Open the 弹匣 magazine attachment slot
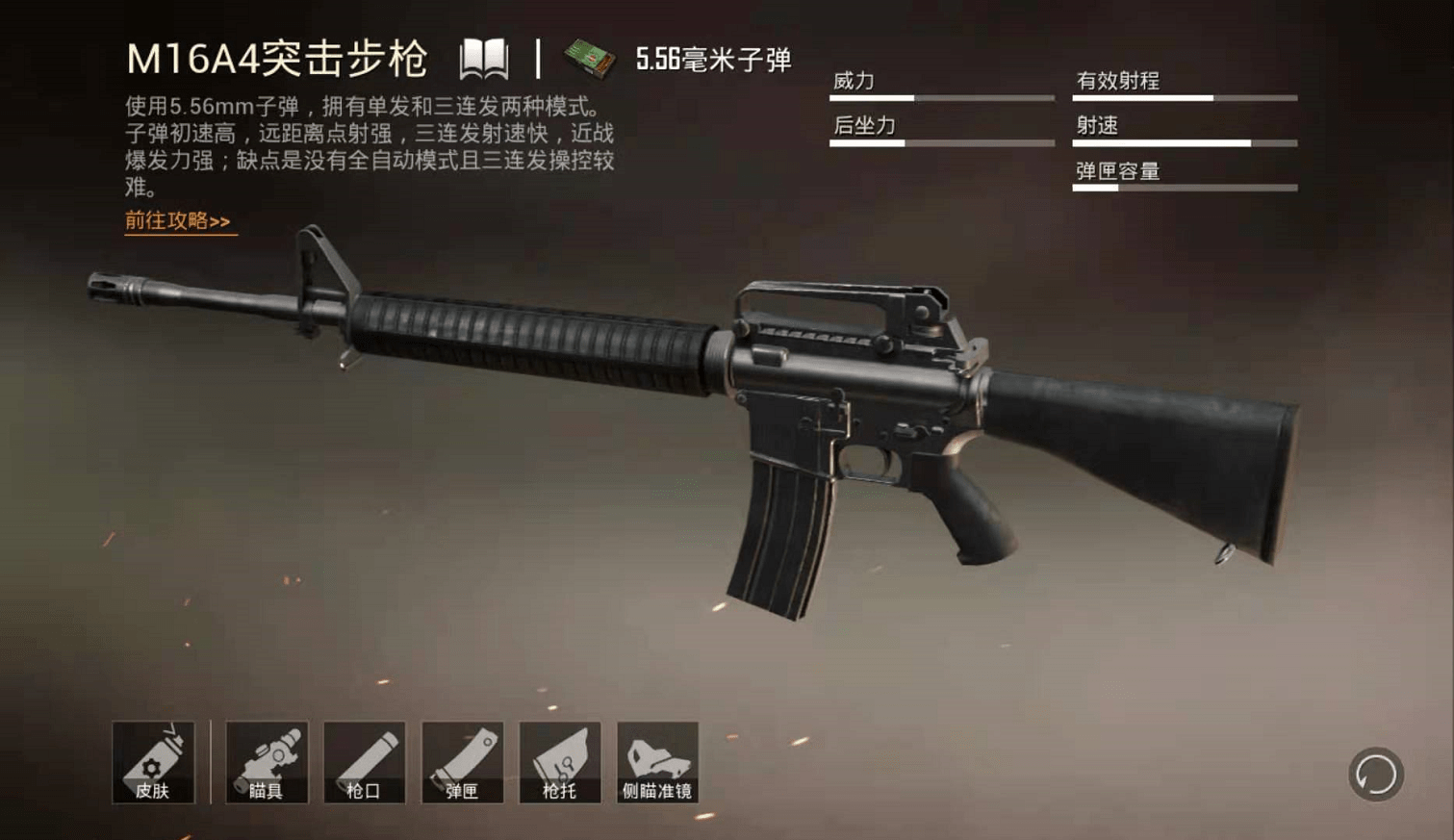Screen dimensions: 1454x840 (x=462, y=762)
